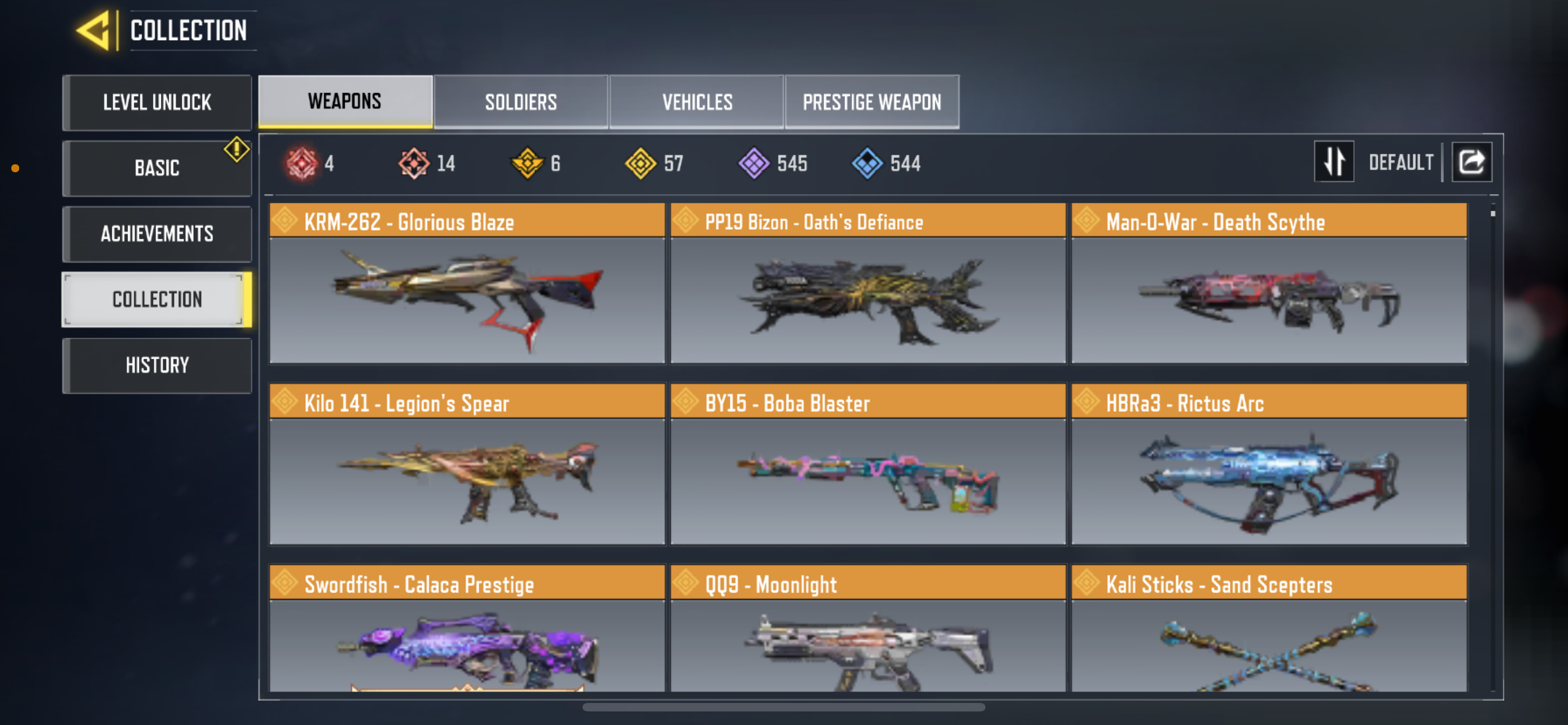Click the share icon in the top right
The height and width of the screenshot is (725, 1568).
click(1471, 161)
